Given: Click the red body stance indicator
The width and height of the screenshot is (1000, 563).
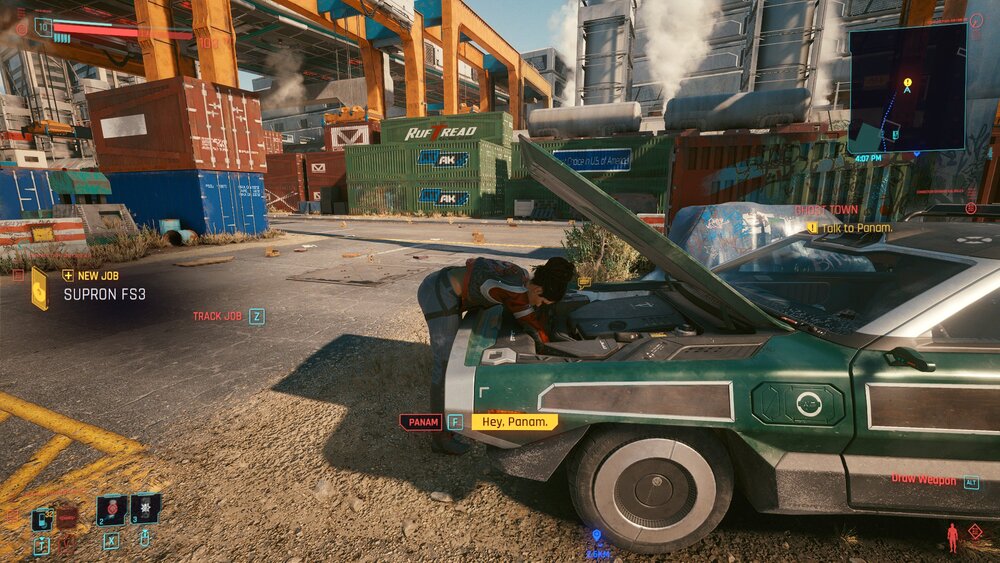Looking at the screenshot, I should pyautogui.click(x=952, y=537).
